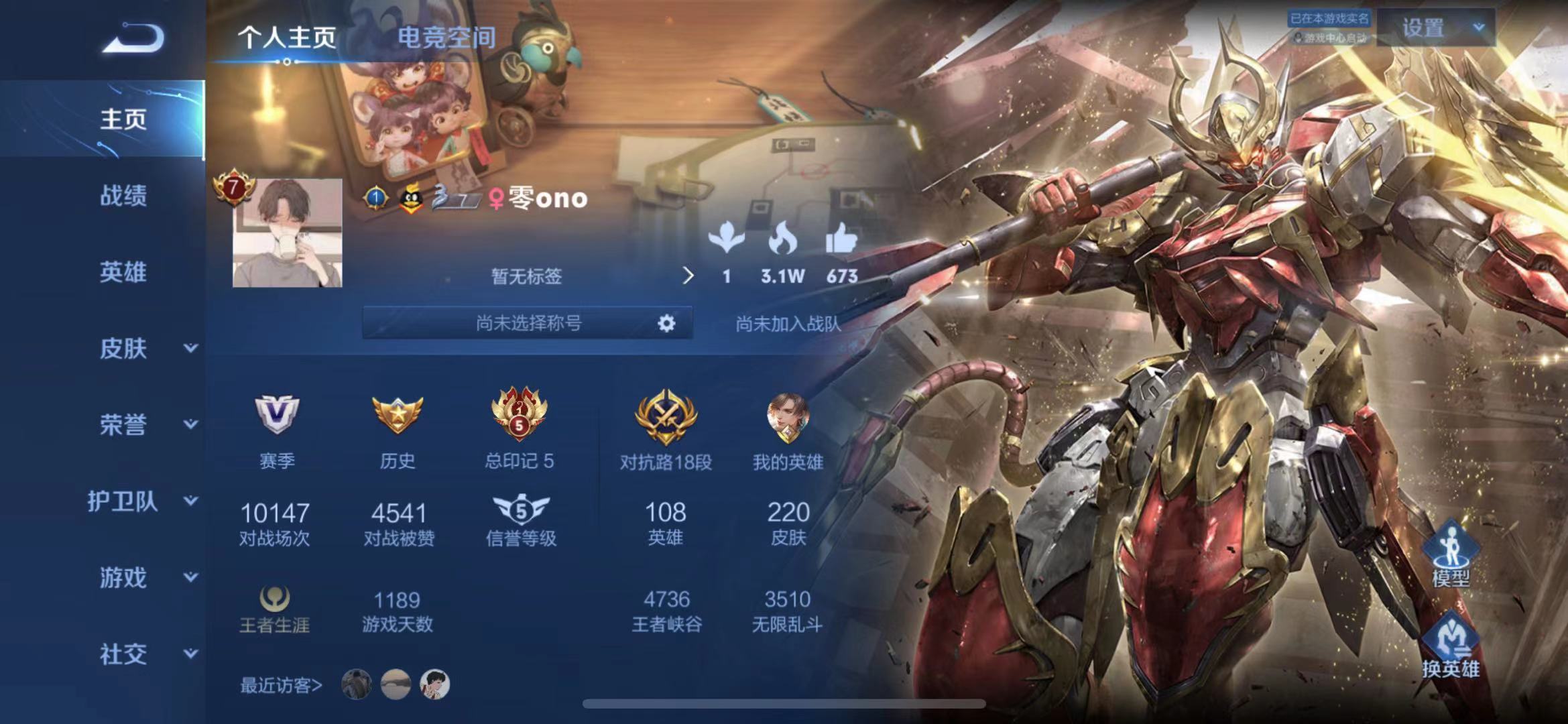1568x724 pixels.
Task: Click the 换英雄 change hero button
Action: pos(1451,645)
